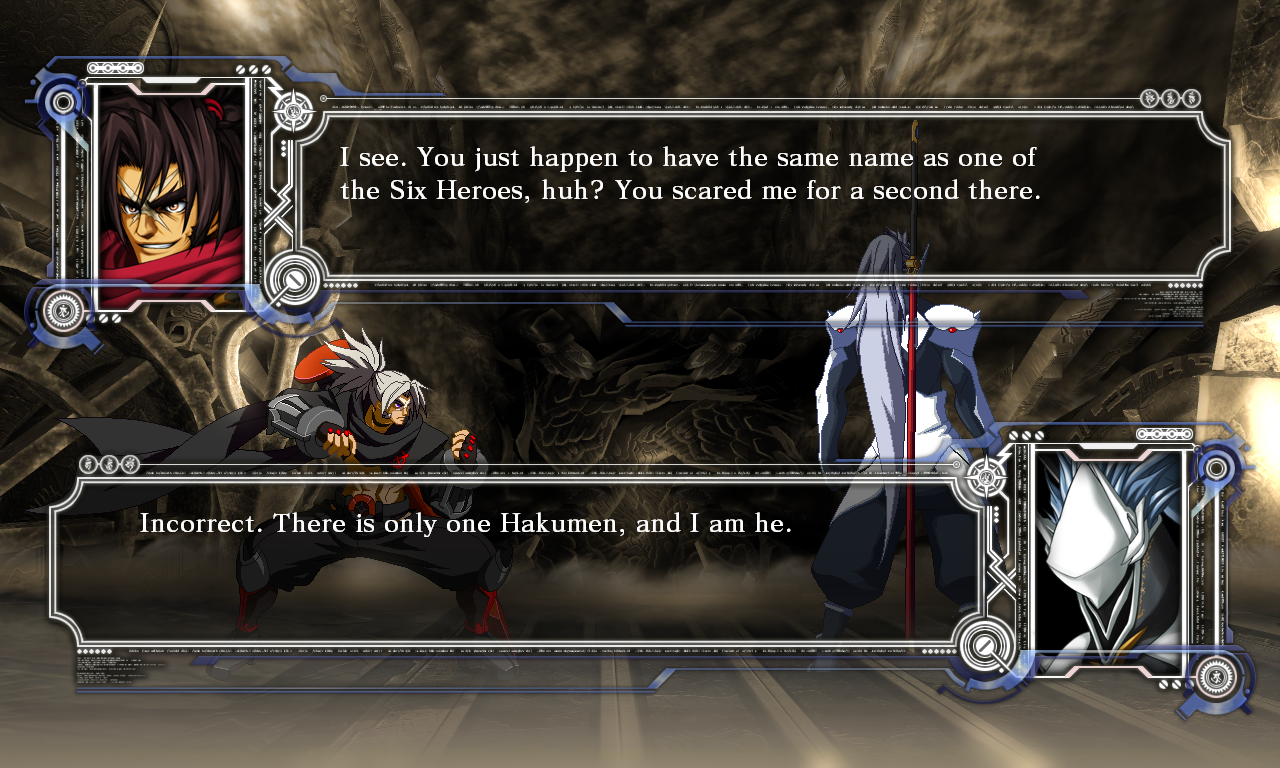
Task: Select the red-scarfed speaker portrait
Action: tap(171, 197)
